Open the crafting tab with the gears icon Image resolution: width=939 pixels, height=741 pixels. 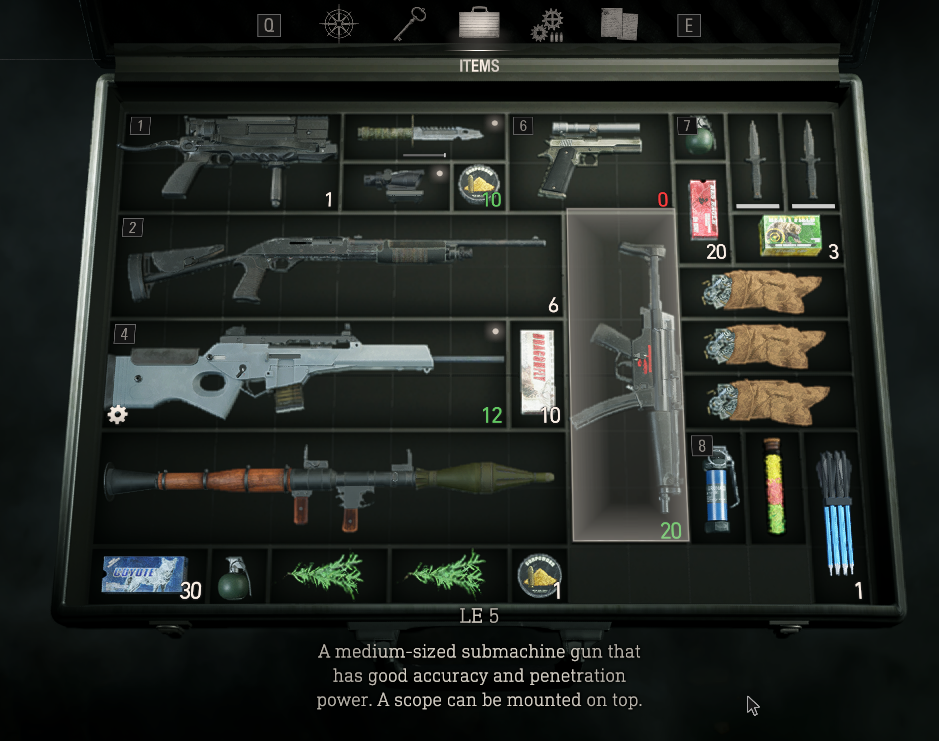tap(547, 25)
